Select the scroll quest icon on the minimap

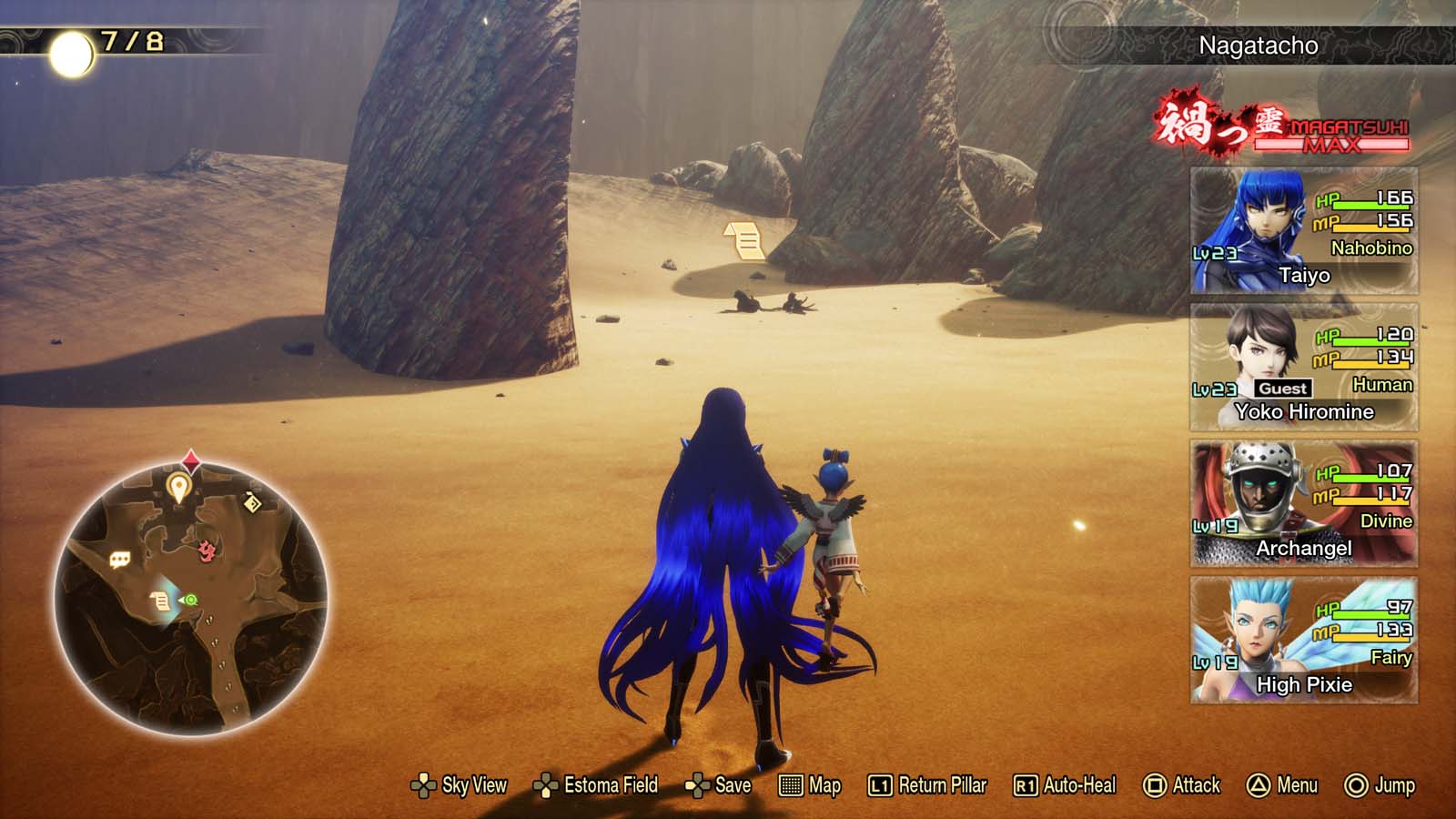coord(159,600)
